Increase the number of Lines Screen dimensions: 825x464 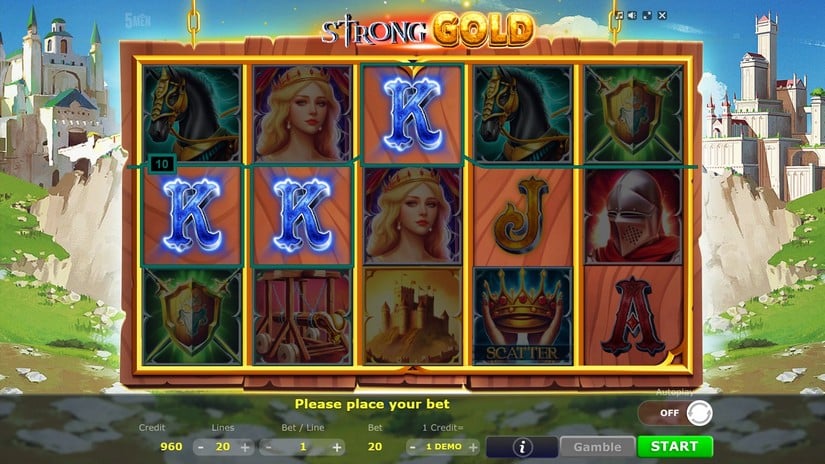click(245, 447)
